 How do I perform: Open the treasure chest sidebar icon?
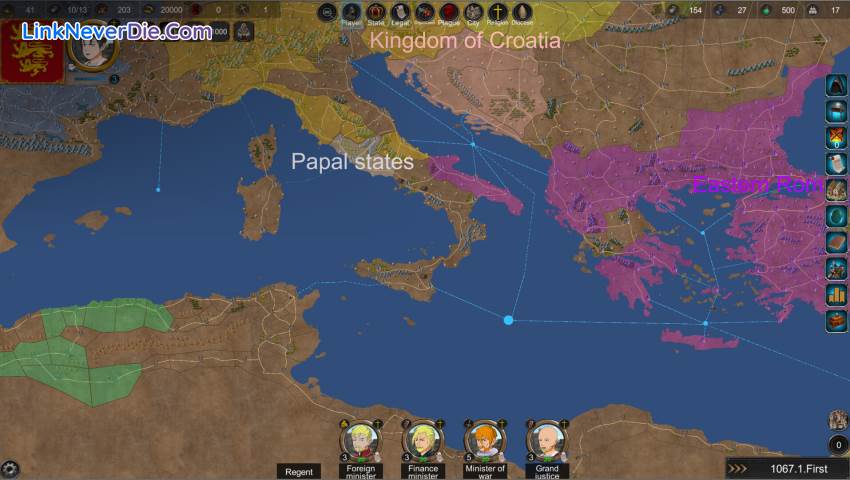click(x=836, y=321)
